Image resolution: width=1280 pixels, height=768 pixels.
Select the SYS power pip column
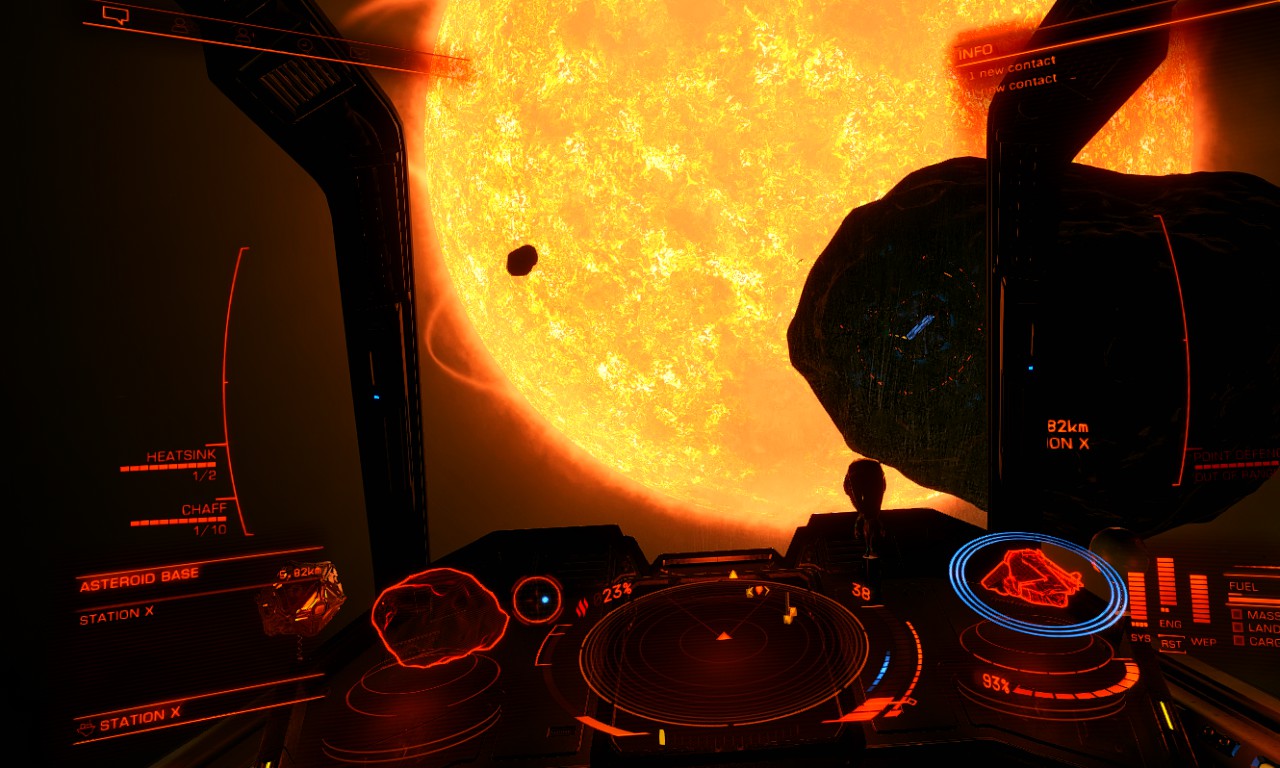[1138, 596]
